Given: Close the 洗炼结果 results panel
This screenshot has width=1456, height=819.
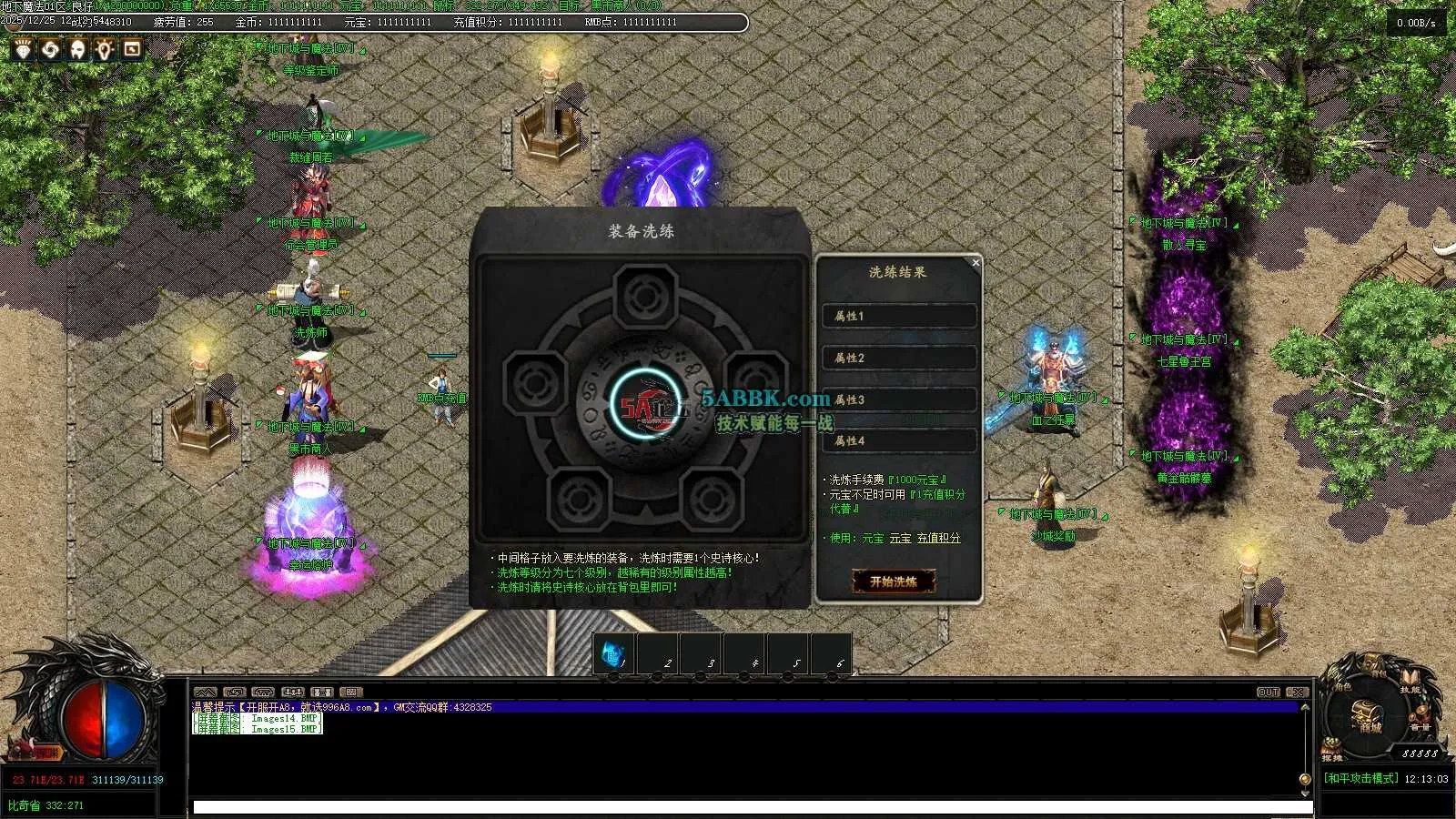Looking at the screenshot, I should tap(976, 263).
